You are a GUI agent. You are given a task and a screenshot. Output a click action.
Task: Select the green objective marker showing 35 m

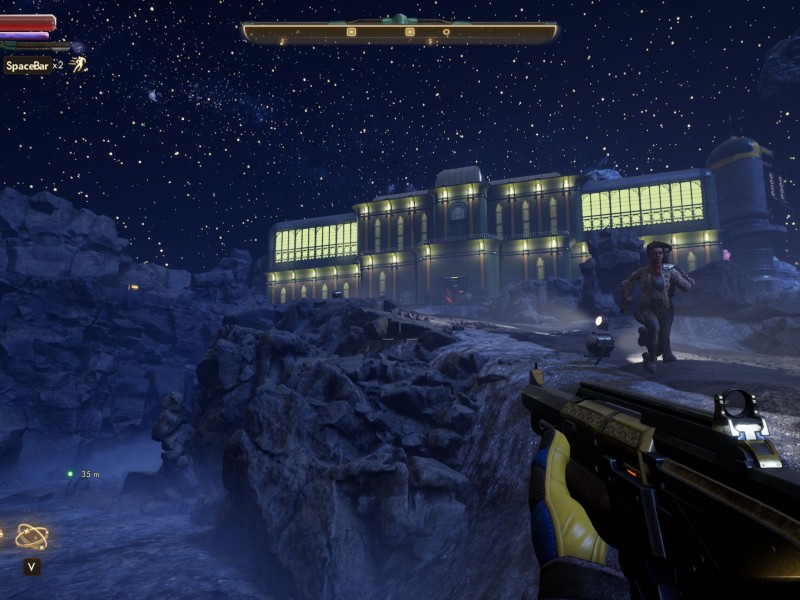click(x=70, y=474)
